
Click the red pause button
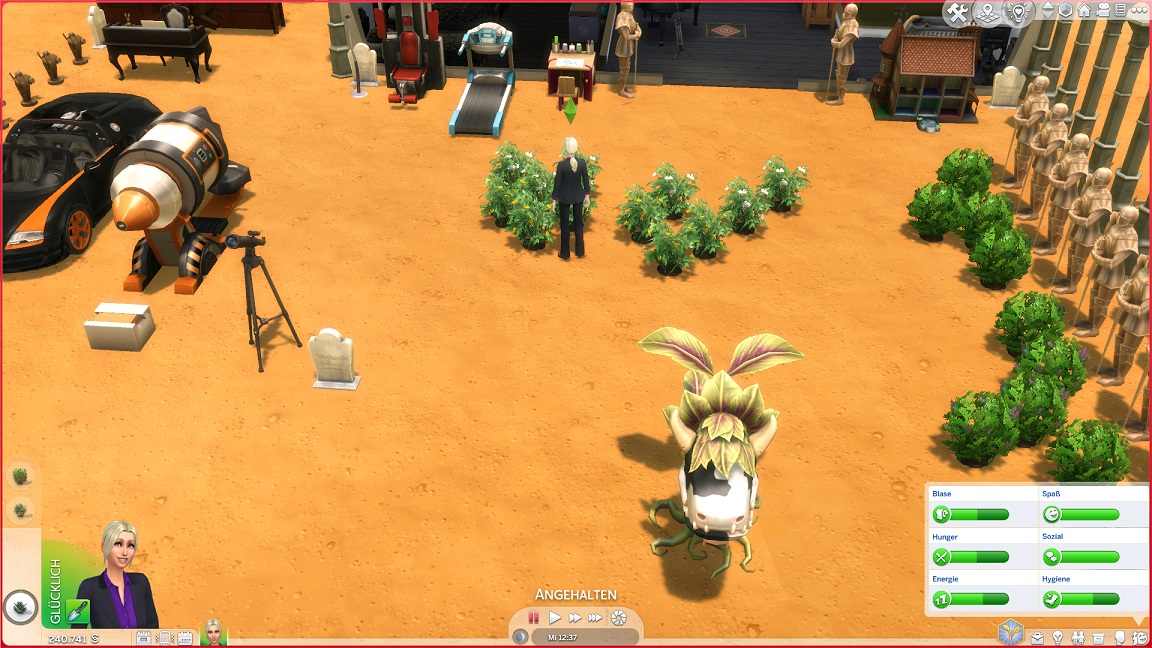pyautogui.click(x=534, y=618)
